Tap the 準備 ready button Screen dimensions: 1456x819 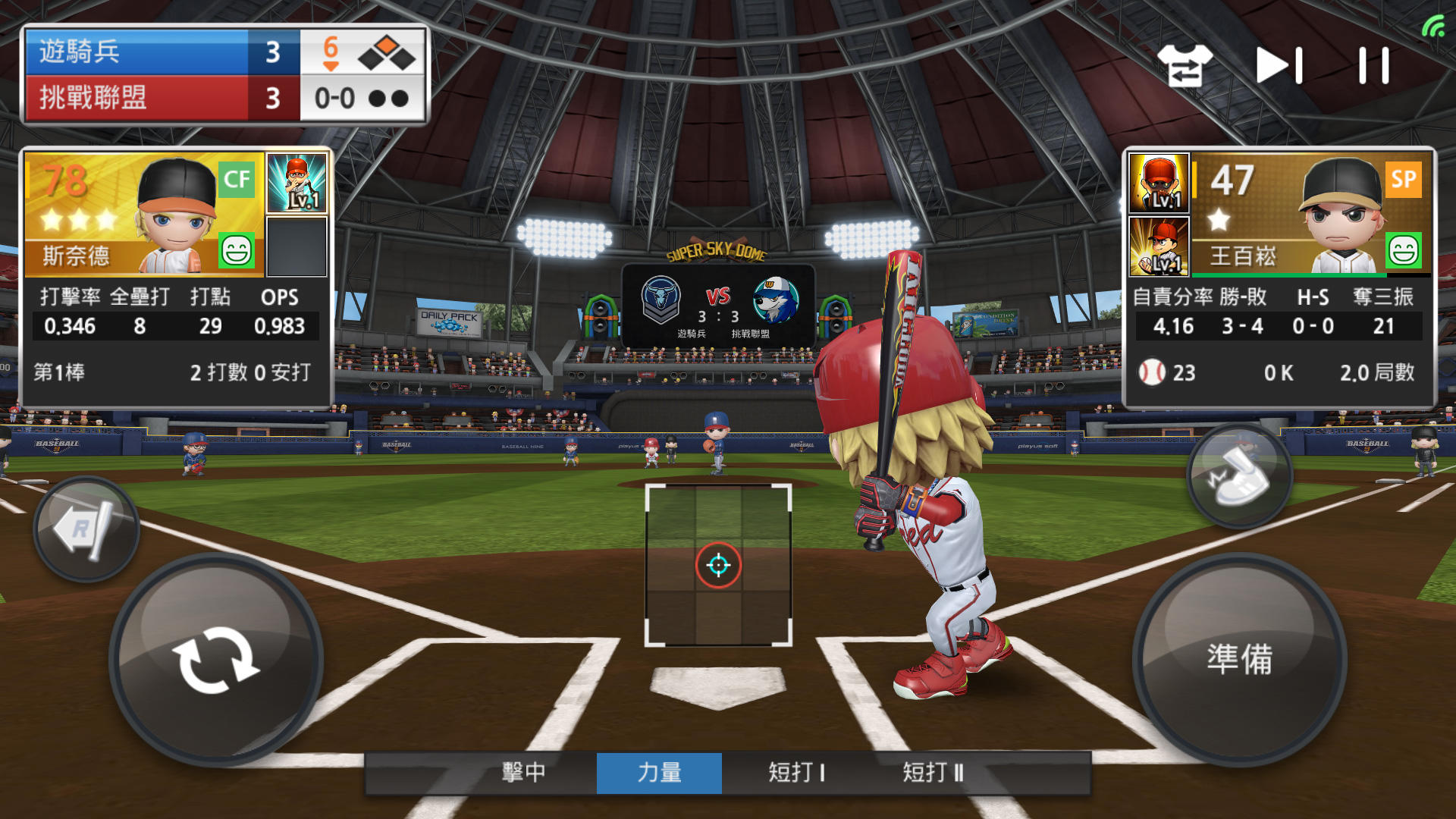click(x=1239, y=659)
